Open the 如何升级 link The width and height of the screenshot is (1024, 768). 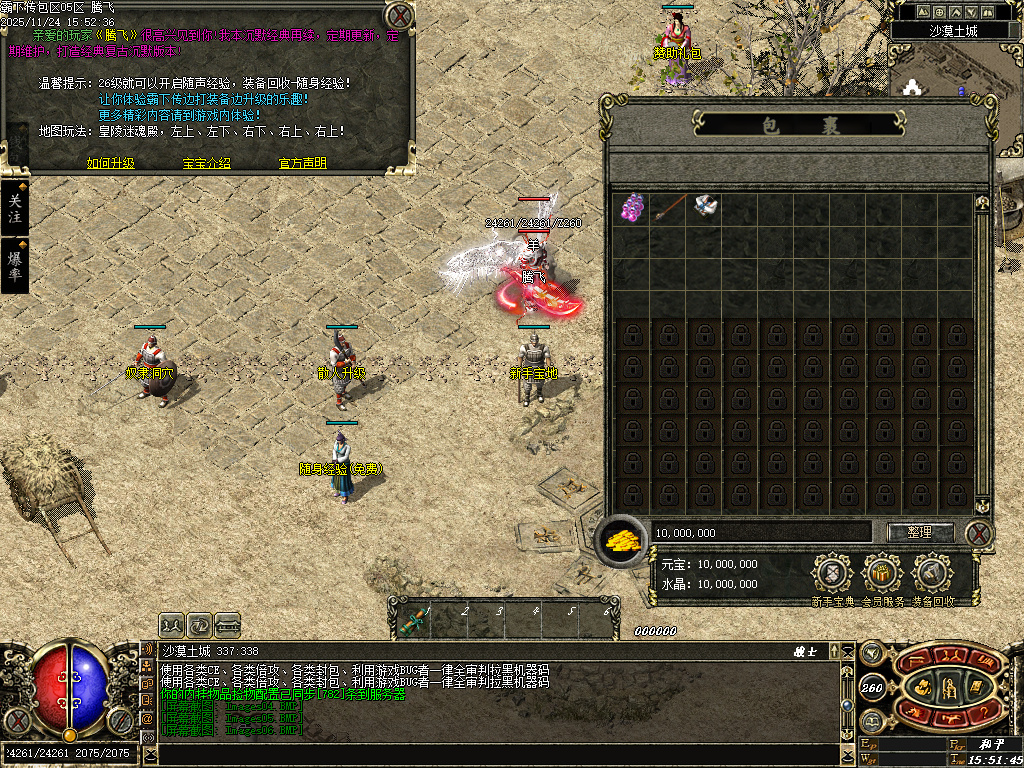click(110, 163)
